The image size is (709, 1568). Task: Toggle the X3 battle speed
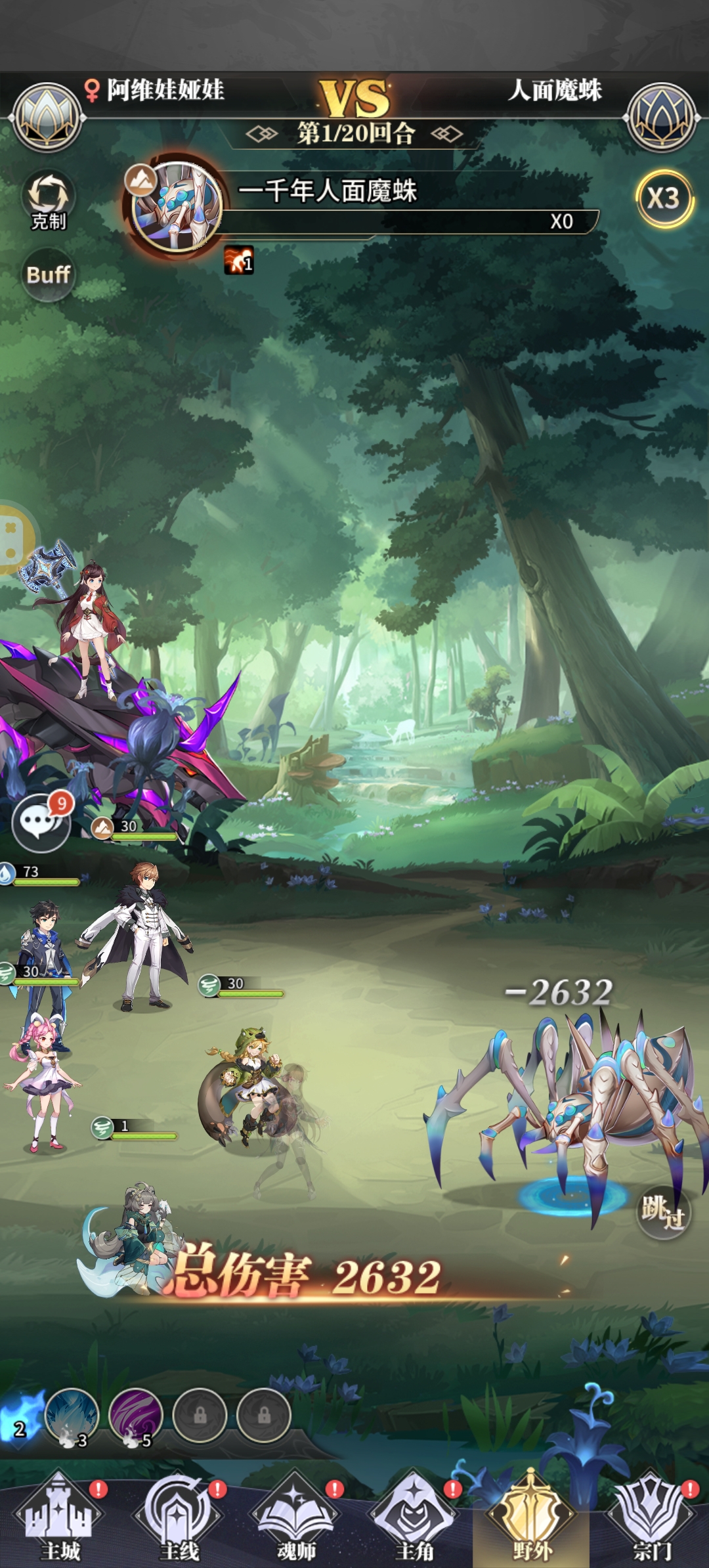point(664,198)
